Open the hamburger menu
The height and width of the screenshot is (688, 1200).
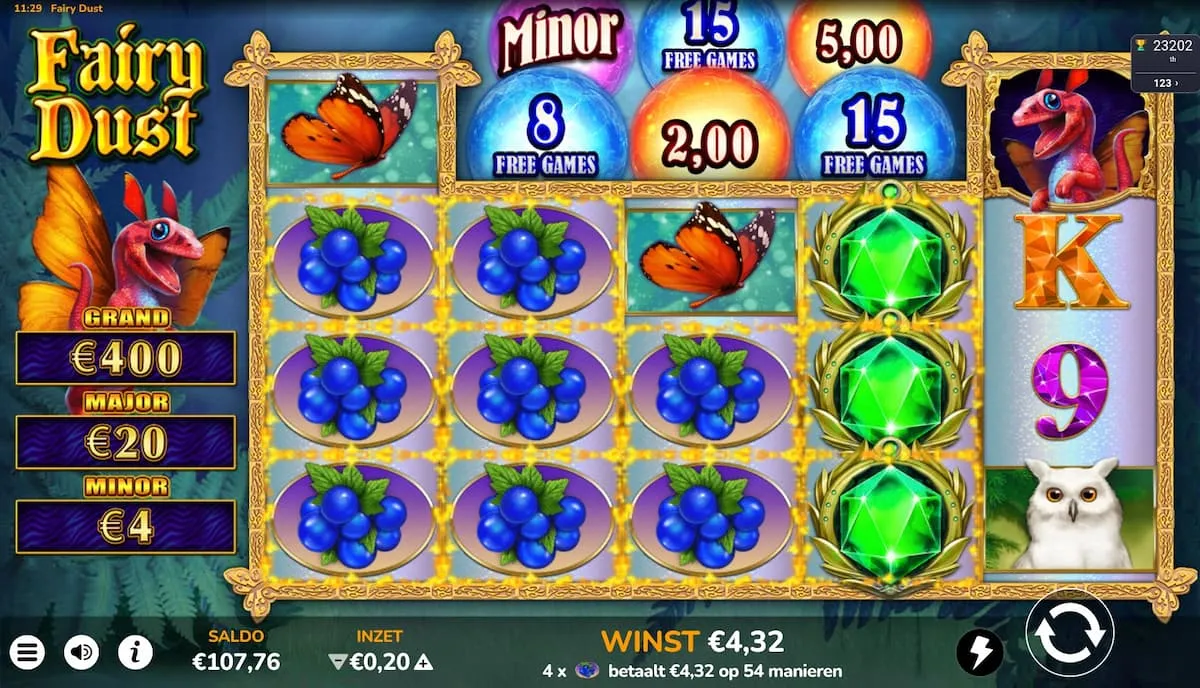pyautogui.click(x=28, y=653)
